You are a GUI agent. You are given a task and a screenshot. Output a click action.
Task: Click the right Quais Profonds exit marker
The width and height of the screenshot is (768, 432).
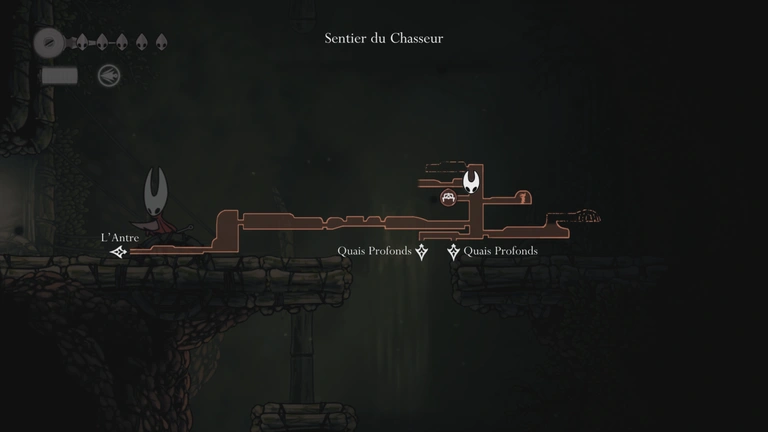click(454, 252)
